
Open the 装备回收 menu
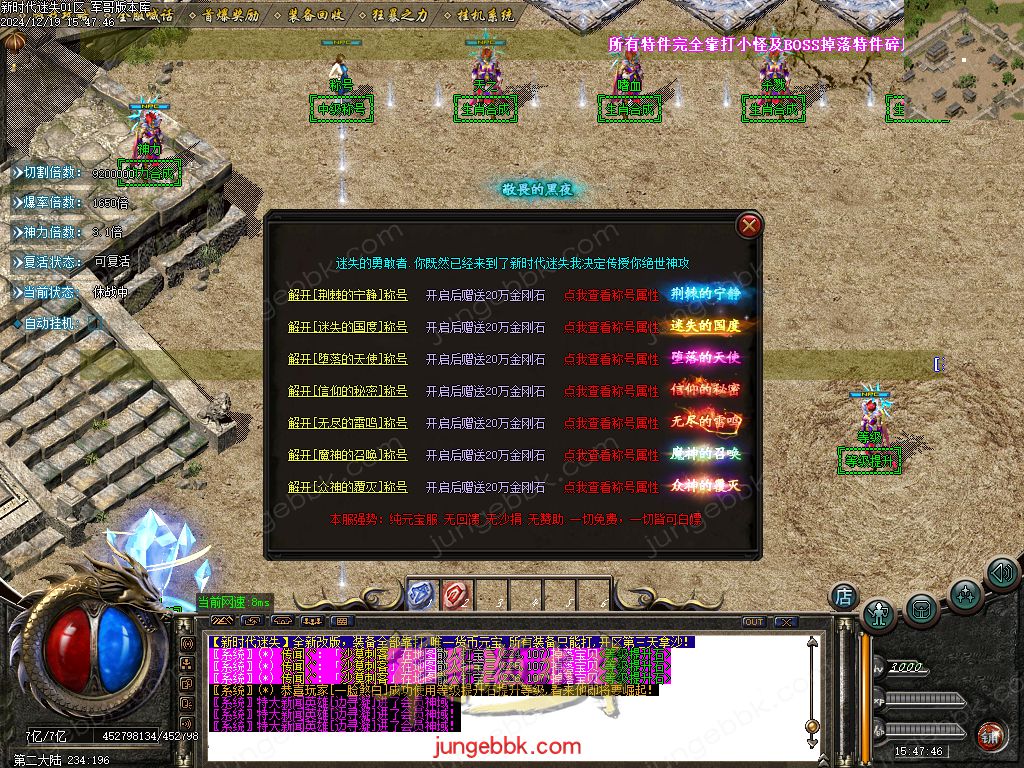pyautogui.click(x=316, y=15)
